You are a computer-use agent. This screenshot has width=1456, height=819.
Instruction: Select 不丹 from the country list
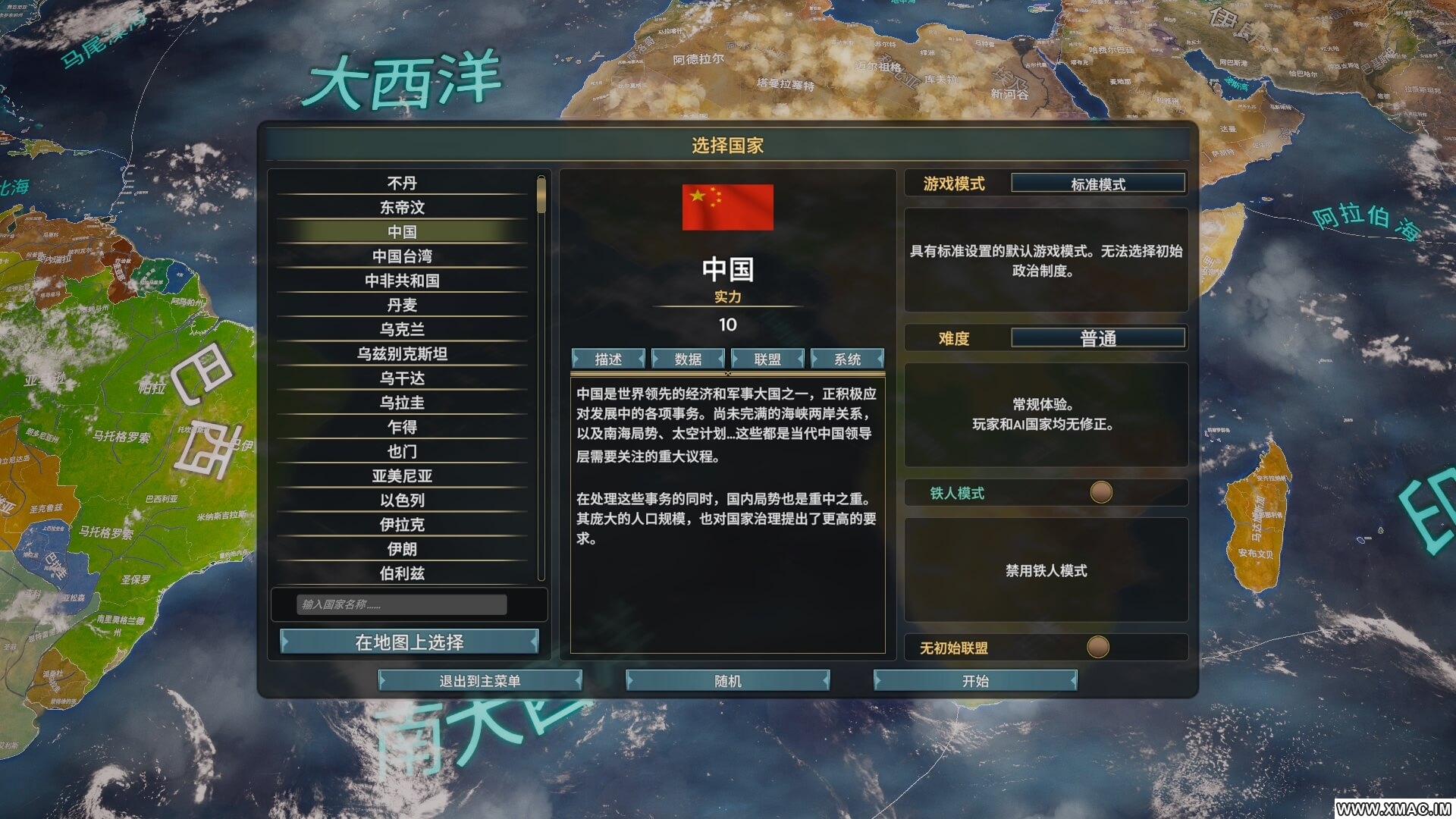coord(402,183)
